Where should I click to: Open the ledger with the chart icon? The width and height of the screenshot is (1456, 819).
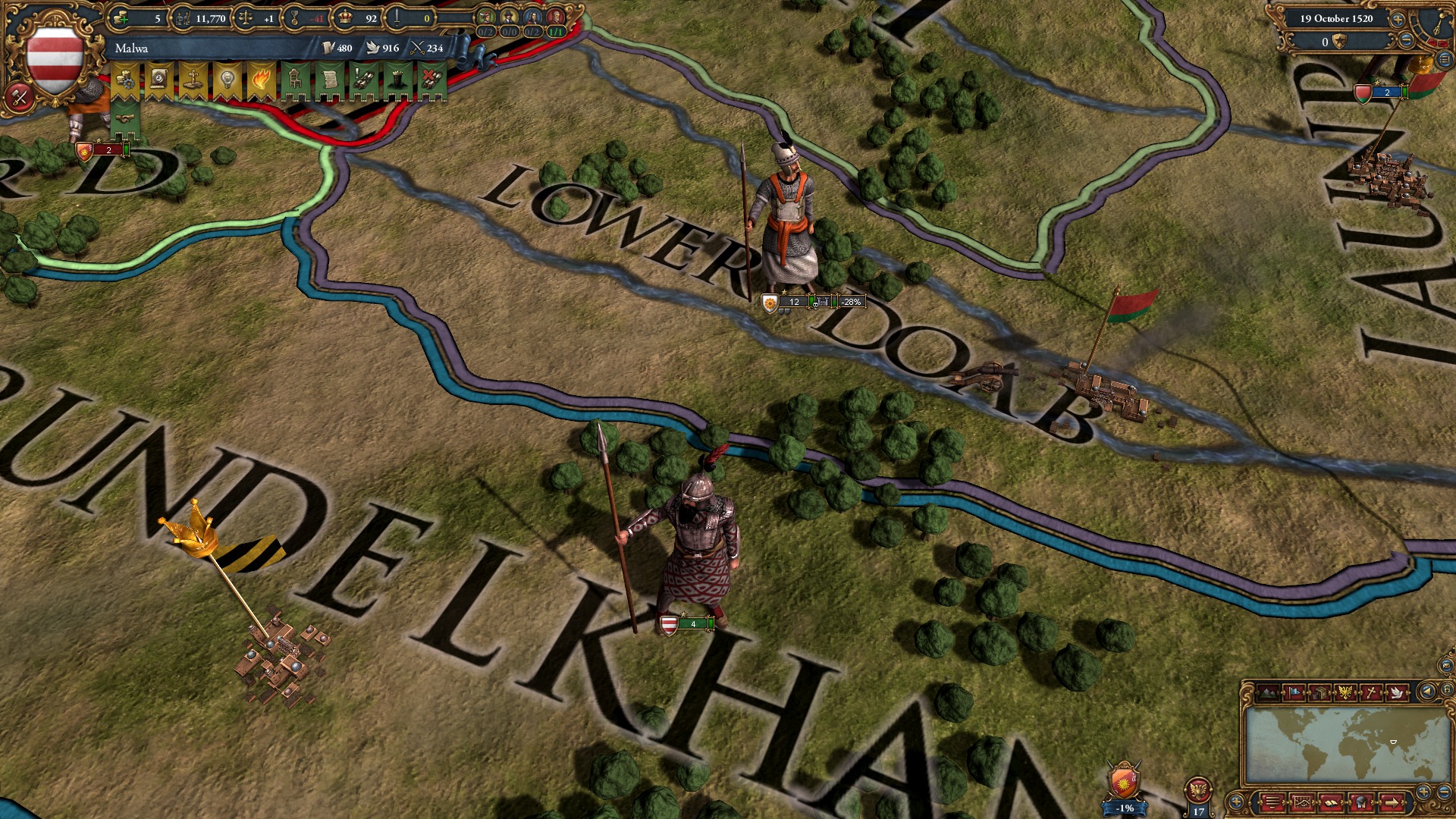pos(1302,803)
